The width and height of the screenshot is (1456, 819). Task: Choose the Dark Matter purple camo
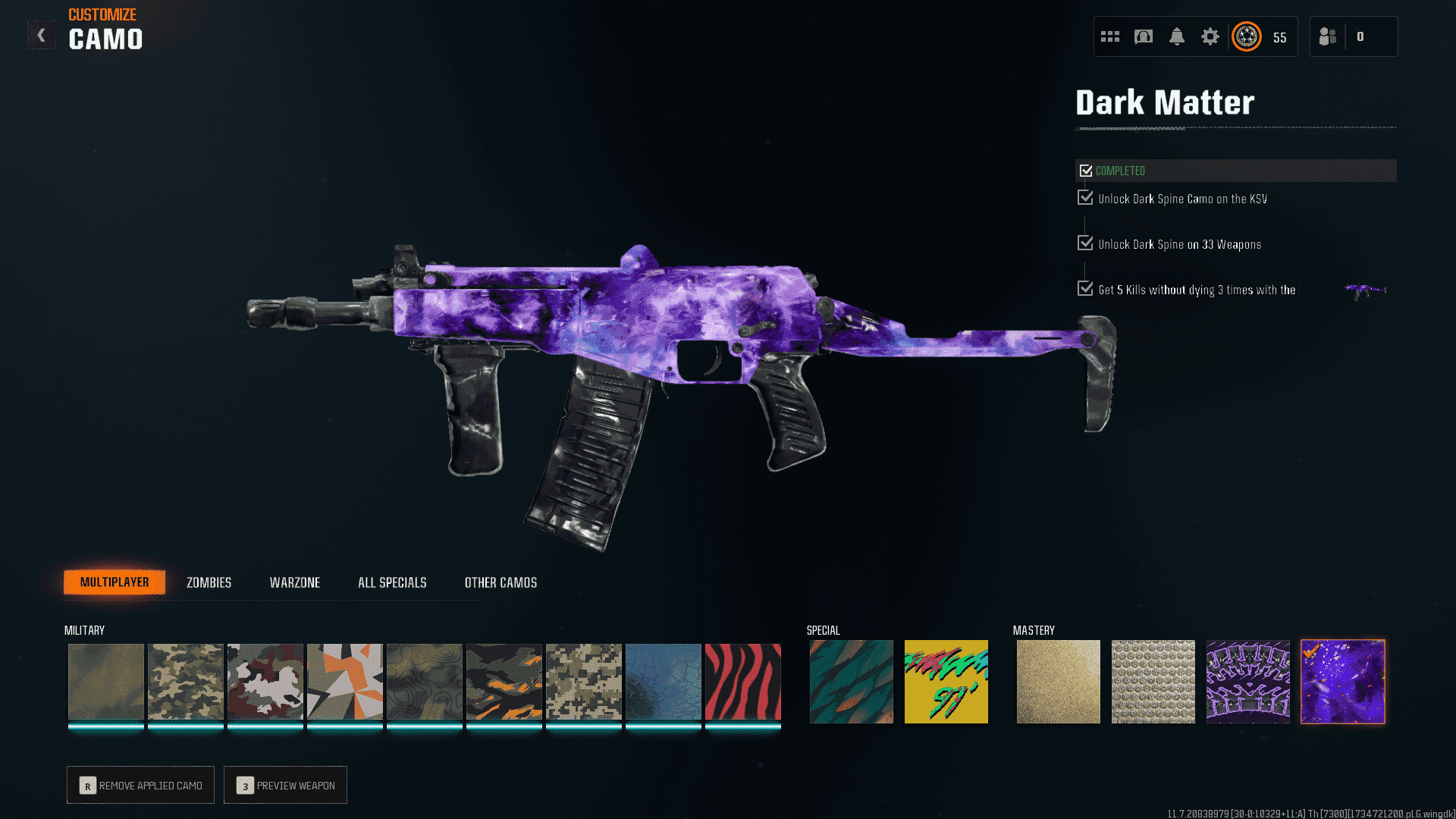[x=1342, y=681]
